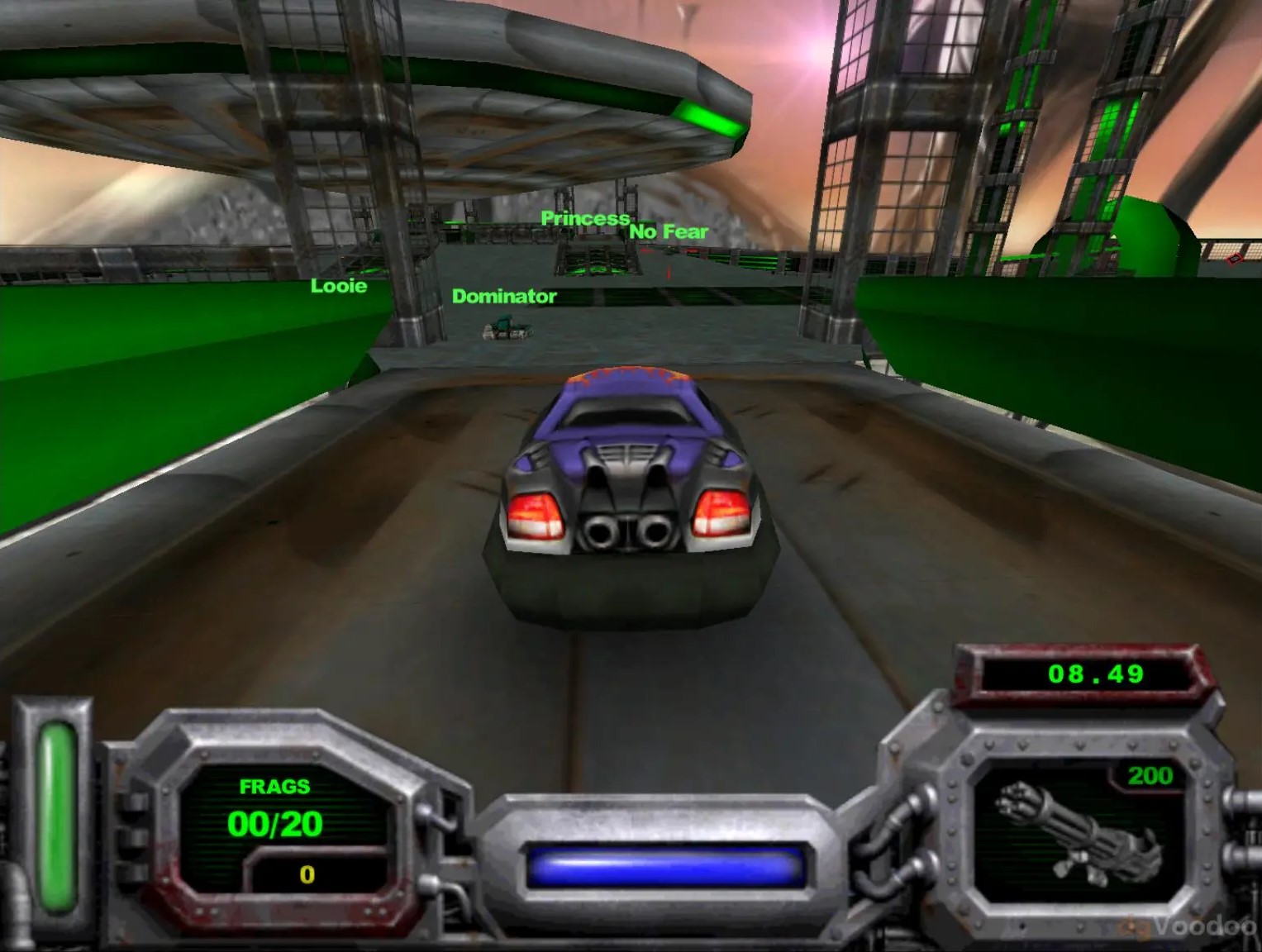Click the Looie opponent name
Screen dimensions: 1262x952
point(337,287)
